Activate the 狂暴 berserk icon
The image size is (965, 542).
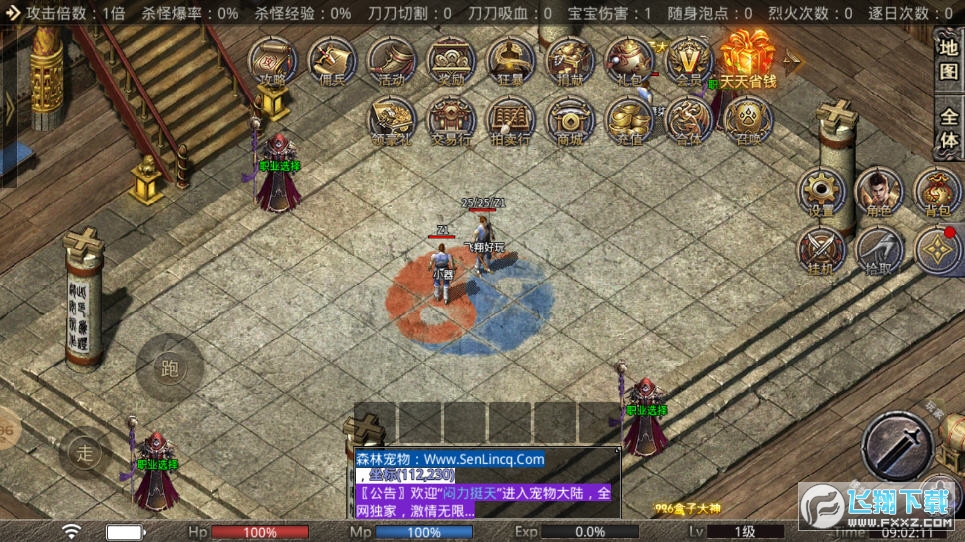[x=511, y=62]
